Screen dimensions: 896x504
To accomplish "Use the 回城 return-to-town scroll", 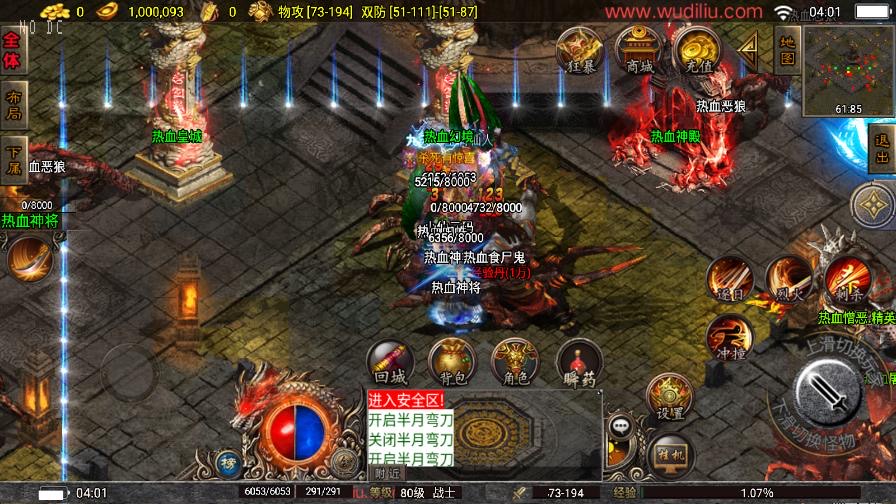I will 390,362.
